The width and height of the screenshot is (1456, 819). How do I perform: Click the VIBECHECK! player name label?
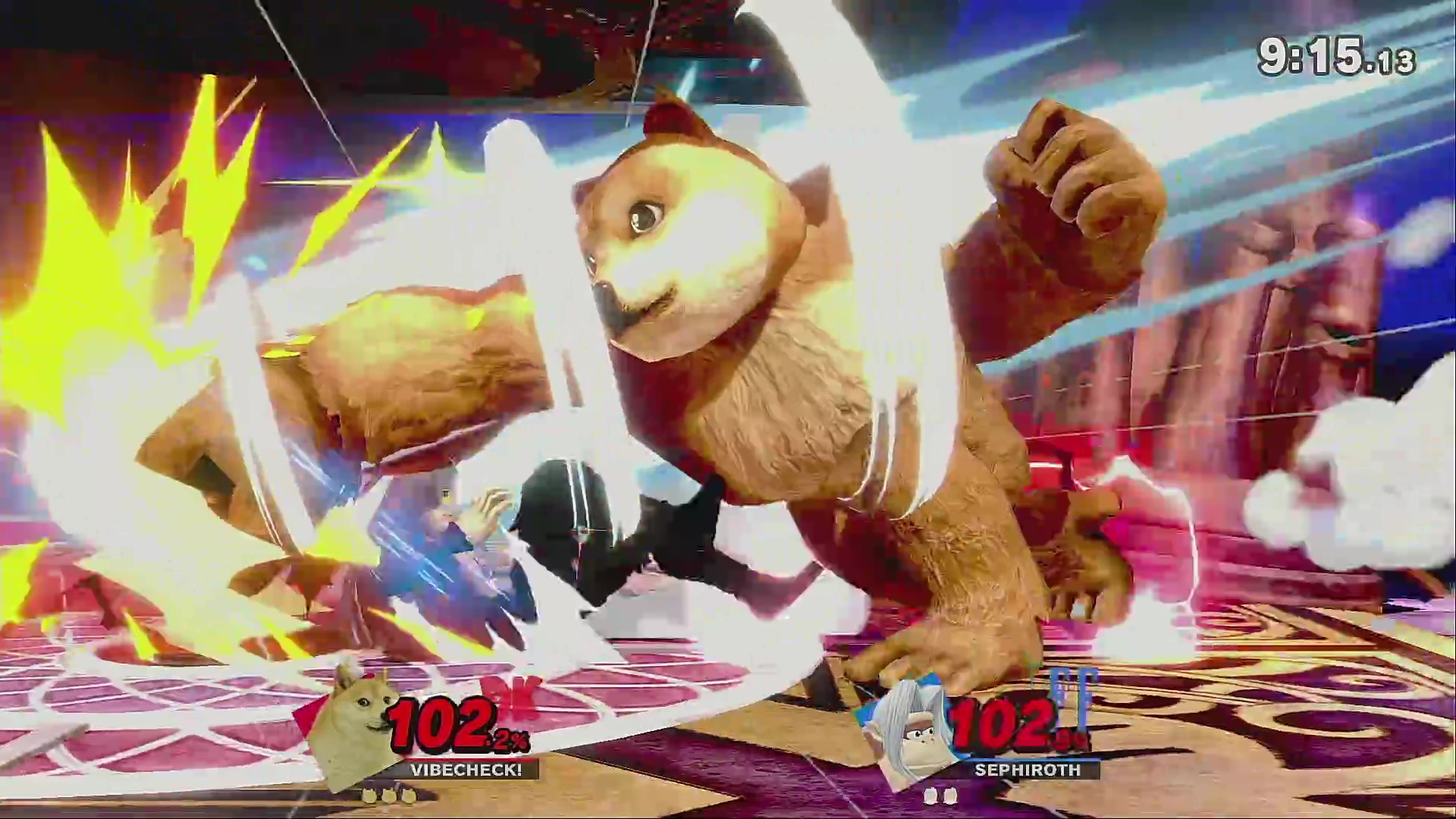pyautogui.click(x=467, y=770)
